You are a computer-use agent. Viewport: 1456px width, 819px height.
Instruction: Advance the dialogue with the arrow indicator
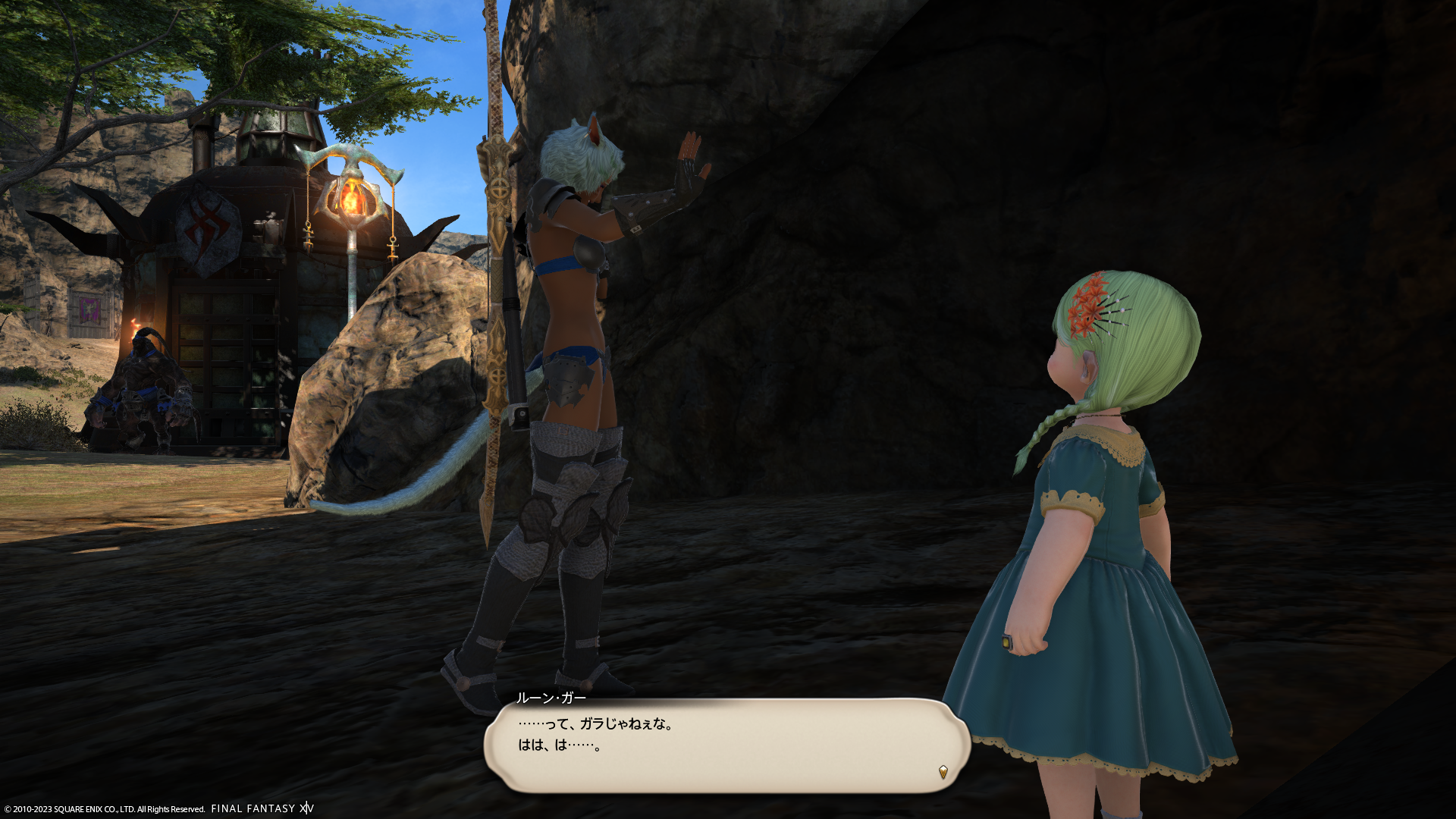[943, 772]
